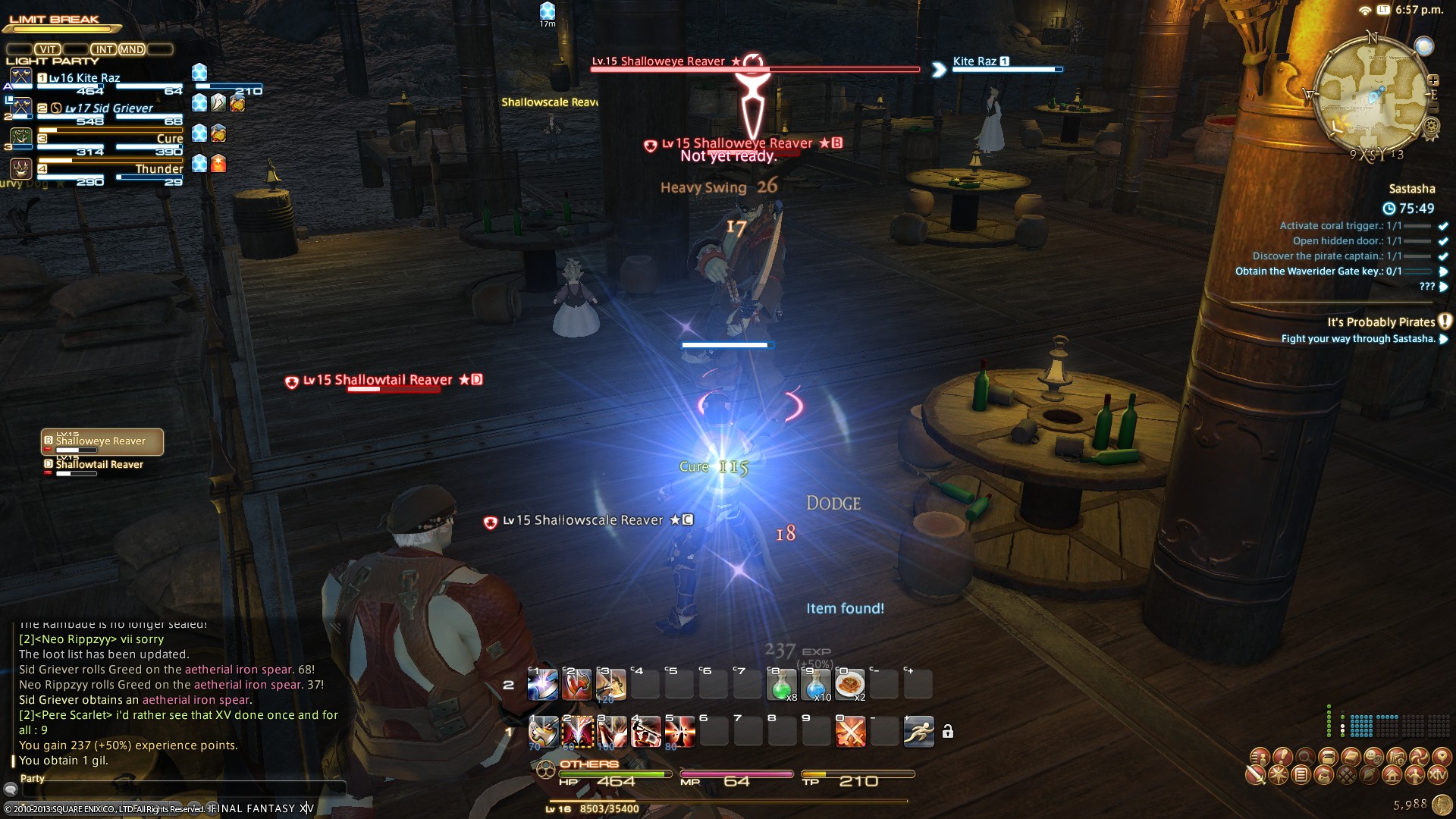Open the armoury chest menu icon
Image resolution: width=1456 pixels, height=819 pixels.
tap(1328, 757)
